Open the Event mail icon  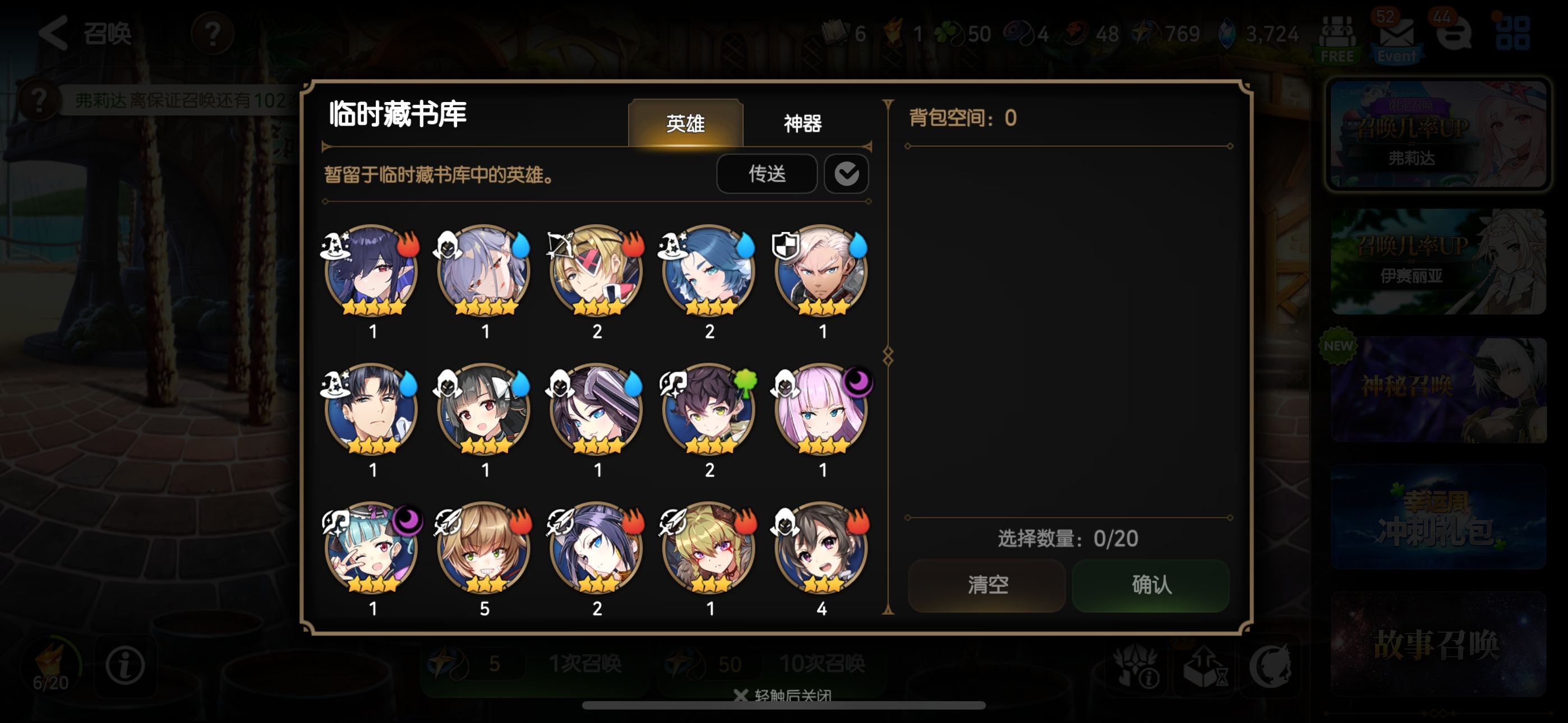1396,38
